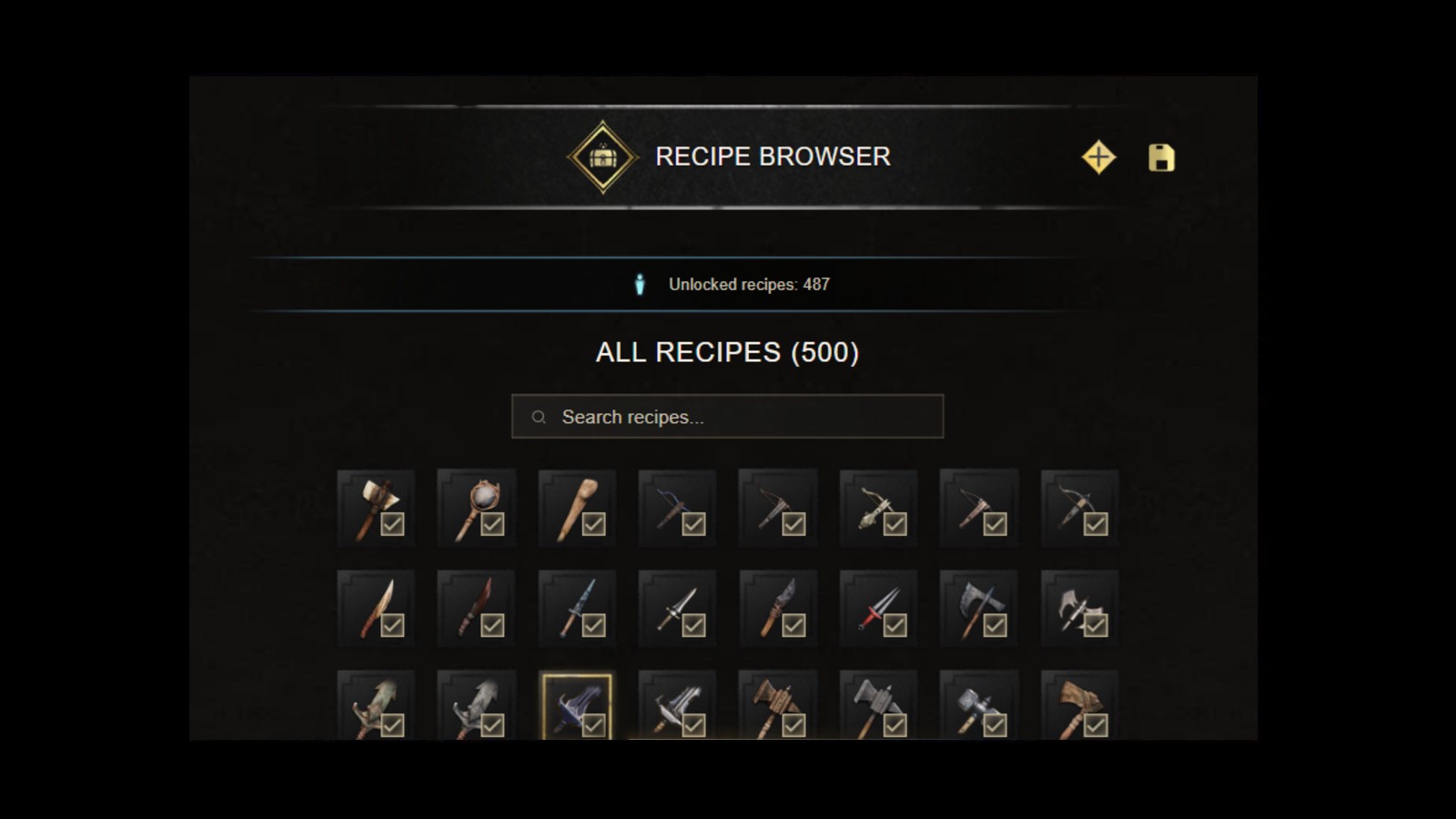This screenshot has height=819, width=1456.
Task: Click the gold diamond plus icon
Action: pyautogui.click(x=1098, y=157)
